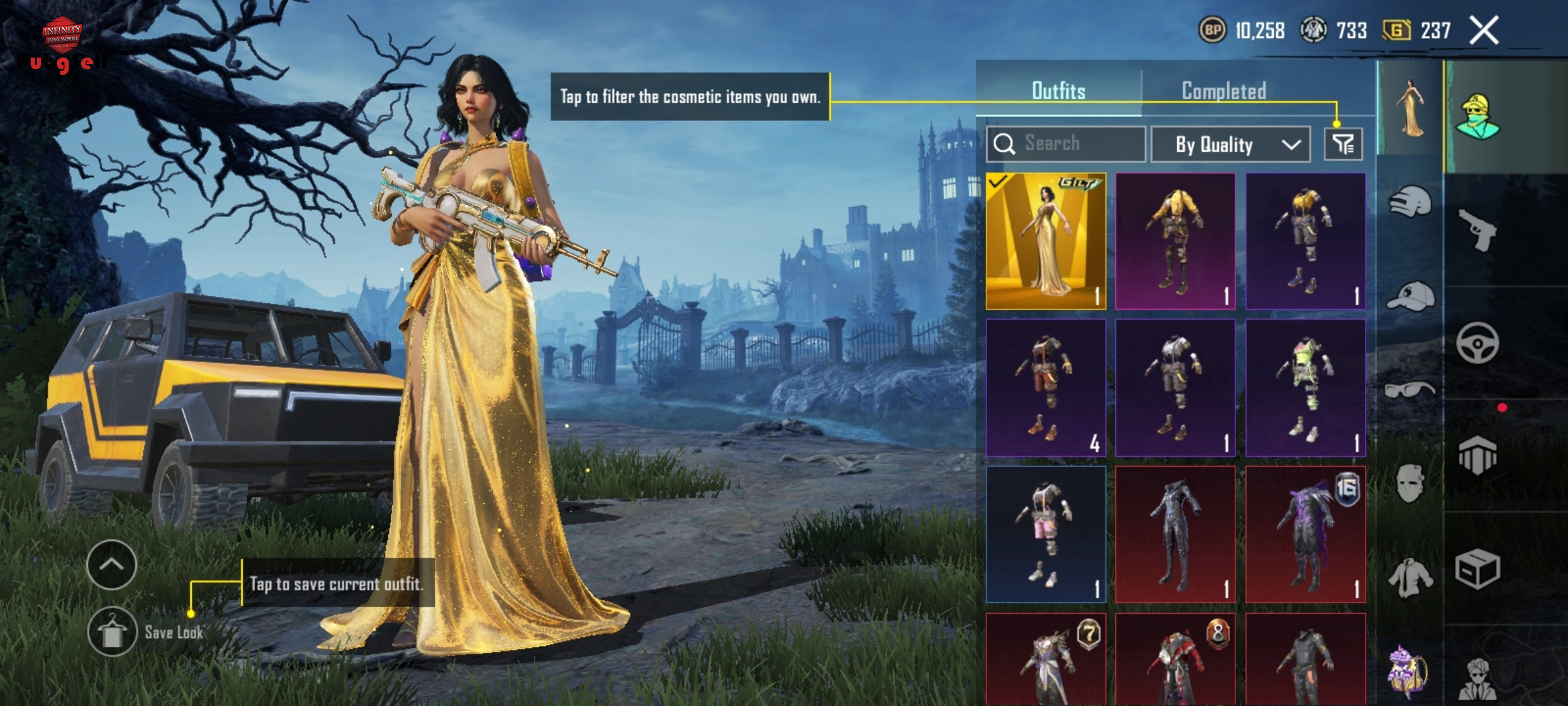Image resolution: width=1568 pixels, height=706 pixels.
Task: Select the pink shorts outfit tile
Action: (x=1045, y=534)
